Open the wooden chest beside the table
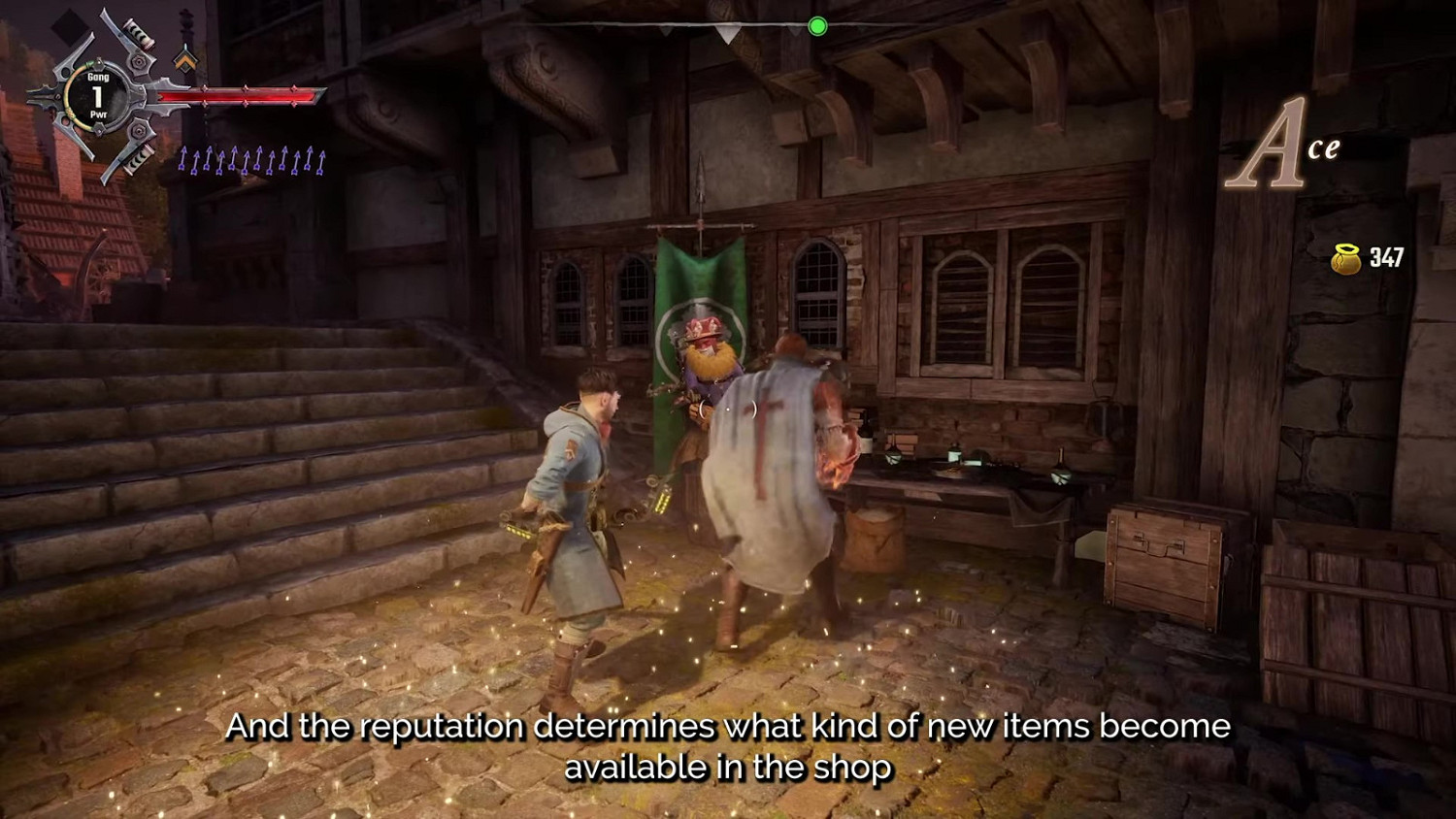Image resolution: width=1456 pixels, height=819 pixels. click(1160, 553)
